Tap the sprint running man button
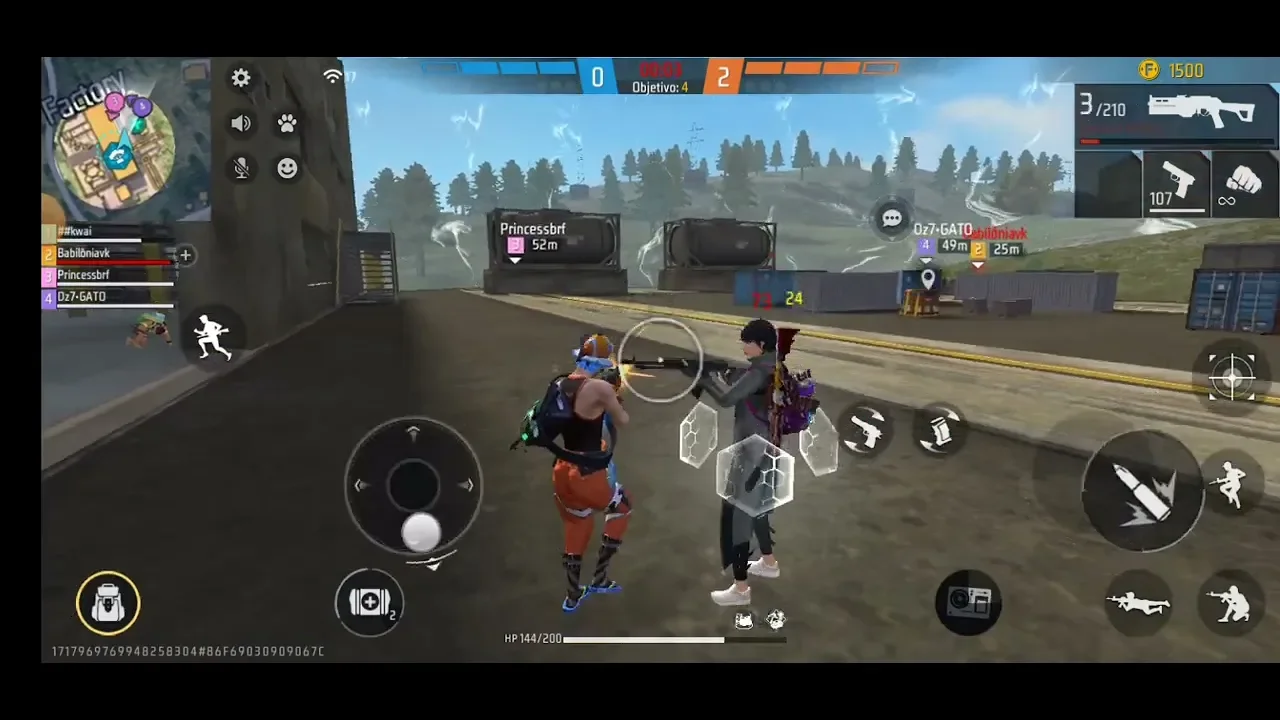The height and width of the screenshot is (720, 1280). 212,337
